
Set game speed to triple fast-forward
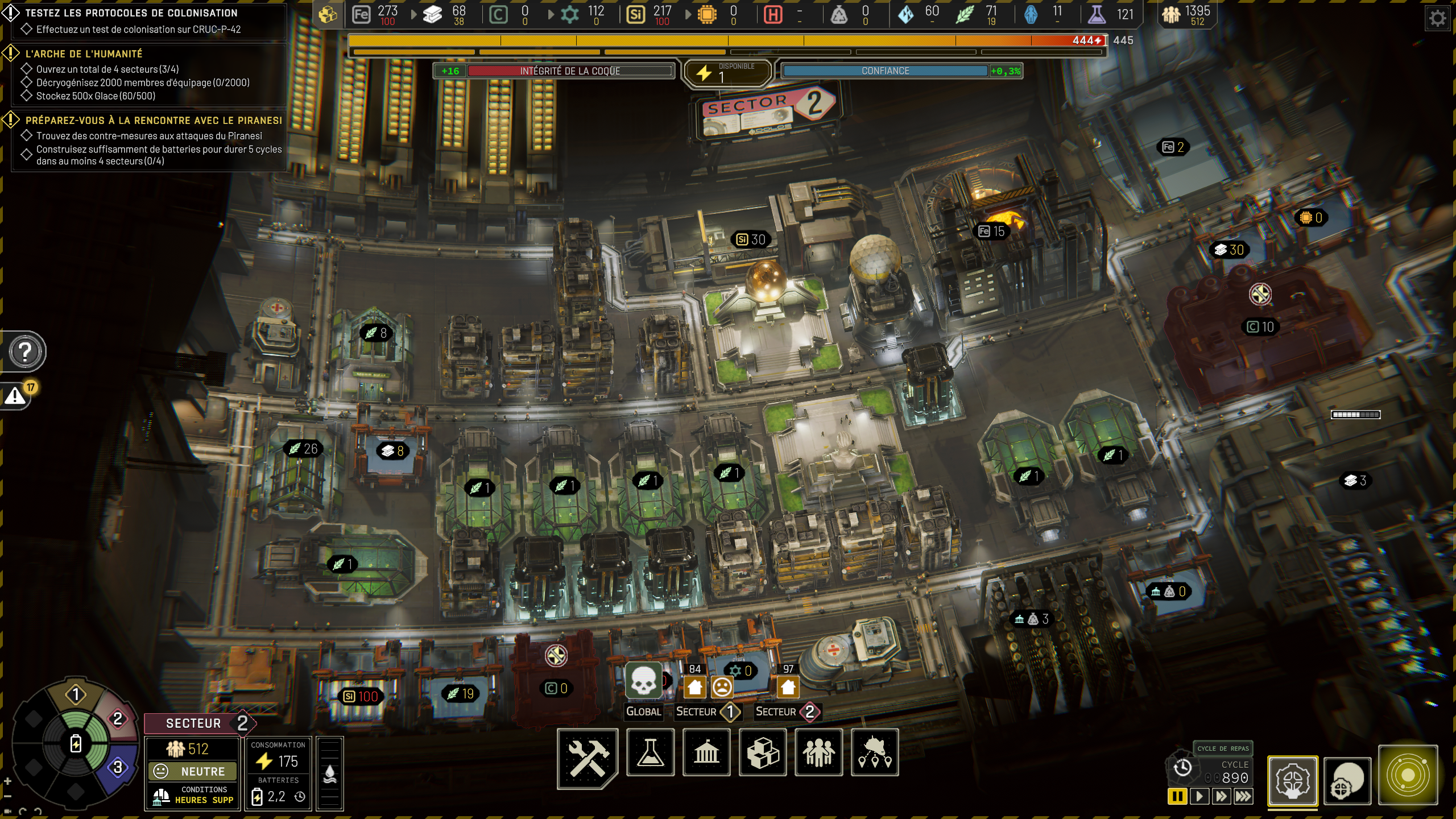[x=1243, y=796]
